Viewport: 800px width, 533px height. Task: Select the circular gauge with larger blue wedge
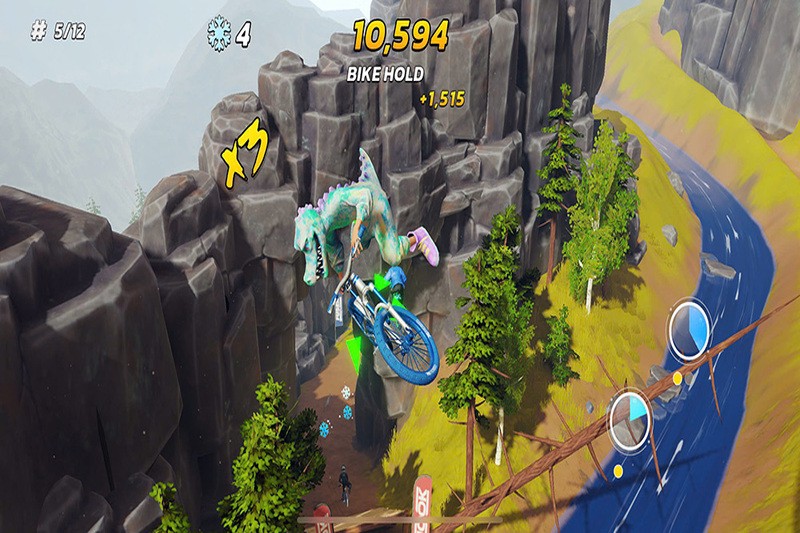(x=689, y=330)
